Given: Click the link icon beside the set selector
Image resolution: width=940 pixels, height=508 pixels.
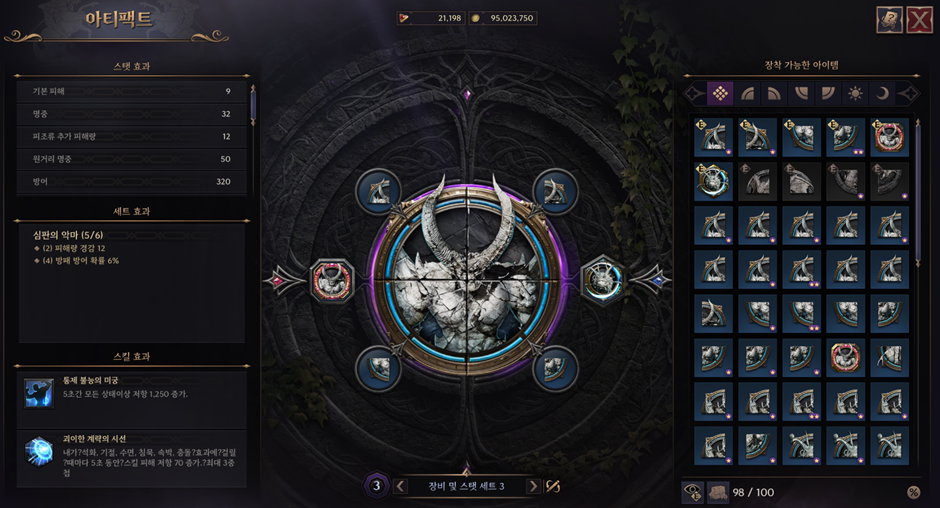Looking at the screenshot, I should pos(553,486).
